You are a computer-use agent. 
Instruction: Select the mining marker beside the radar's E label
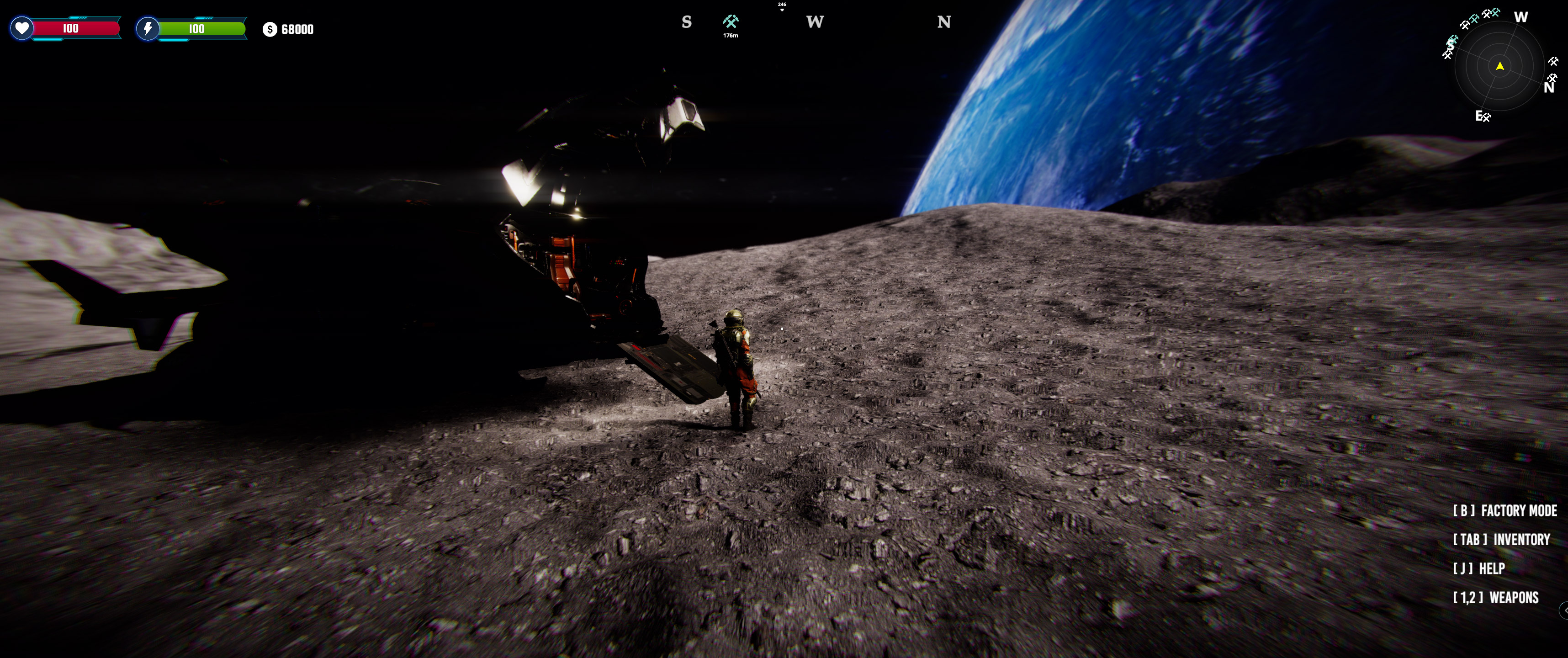(1486, 117)
